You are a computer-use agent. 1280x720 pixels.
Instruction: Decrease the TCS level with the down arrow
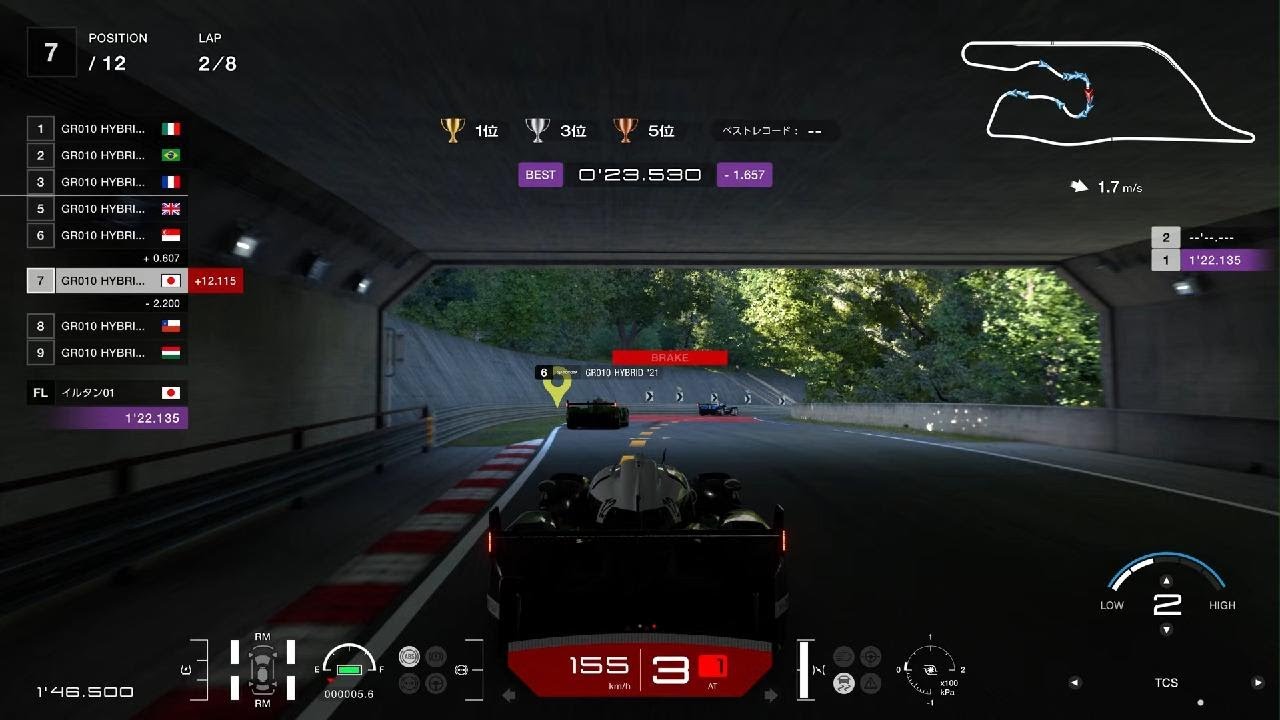(x=1166, y=629)
